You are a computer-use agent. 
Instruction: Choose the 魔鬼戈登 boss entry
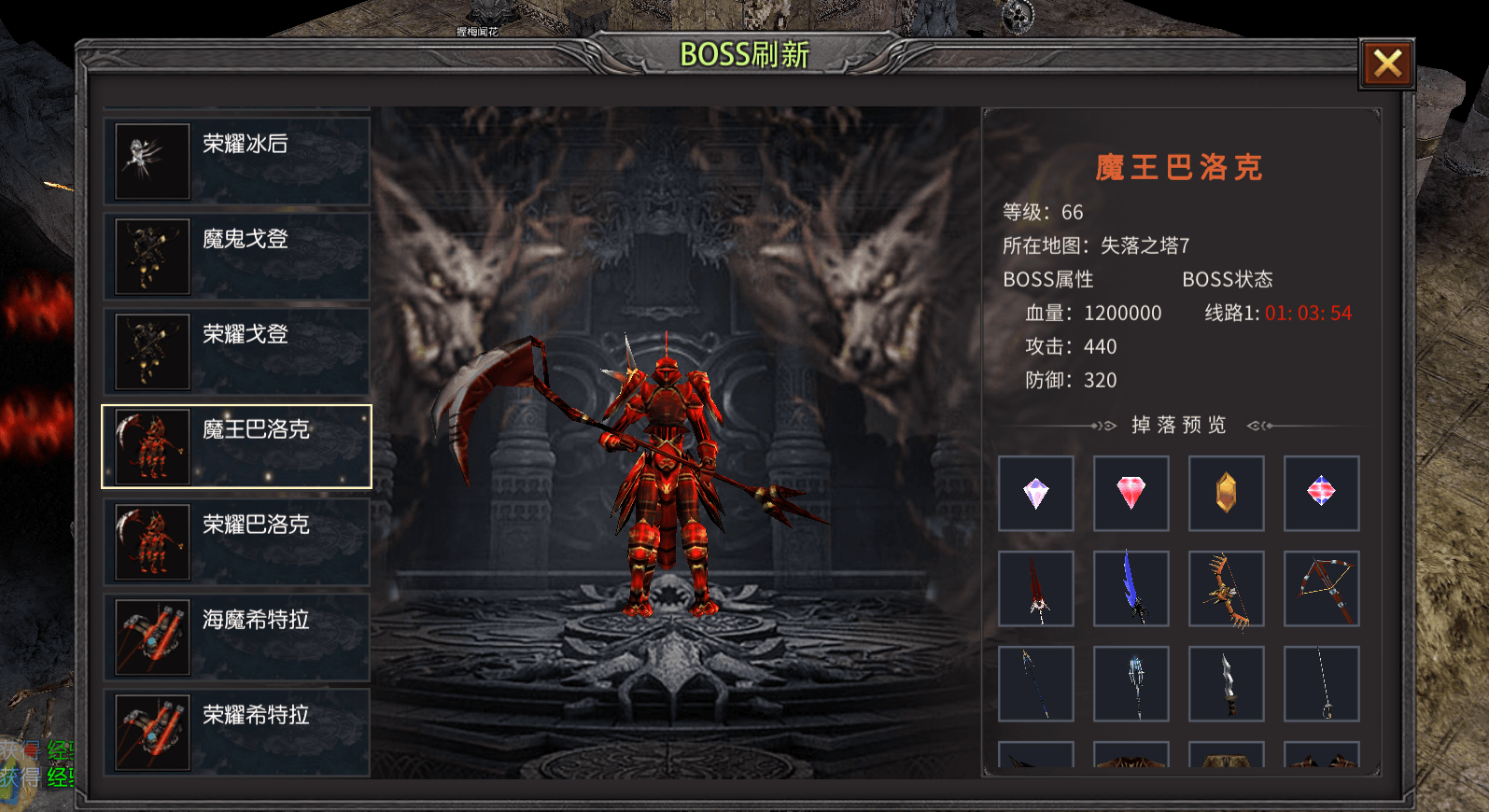237,256
